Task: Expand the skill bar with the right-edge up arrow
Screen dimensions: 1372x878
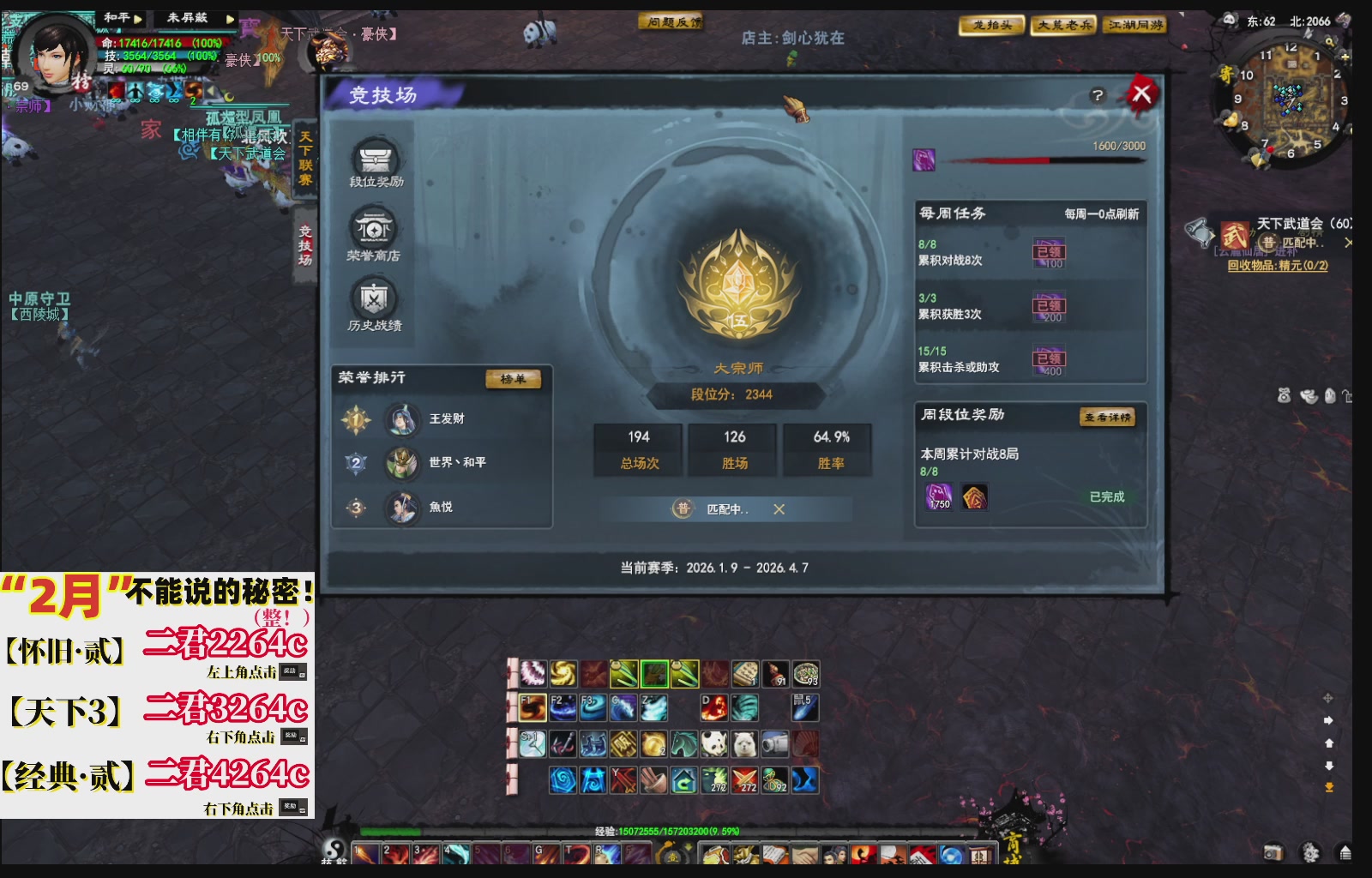Action: pos(1330,743)
